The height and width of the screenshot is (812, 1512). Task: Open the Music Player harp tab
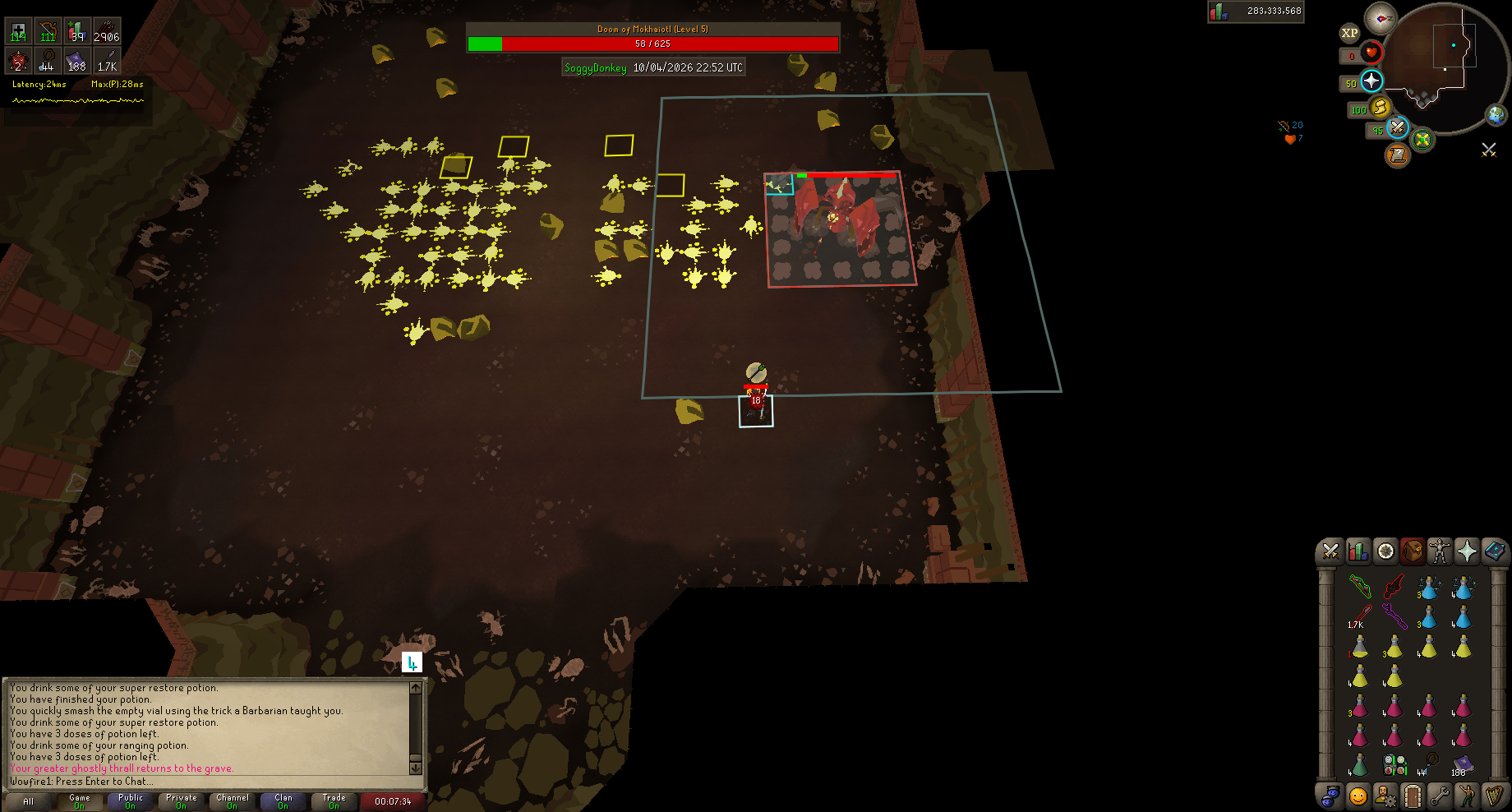1495,796
